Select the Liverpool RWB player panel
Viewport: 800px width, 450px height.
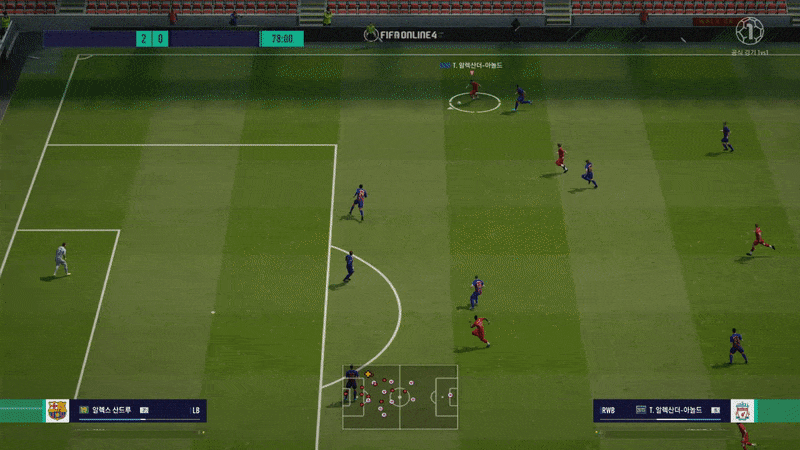coord(661,410)
